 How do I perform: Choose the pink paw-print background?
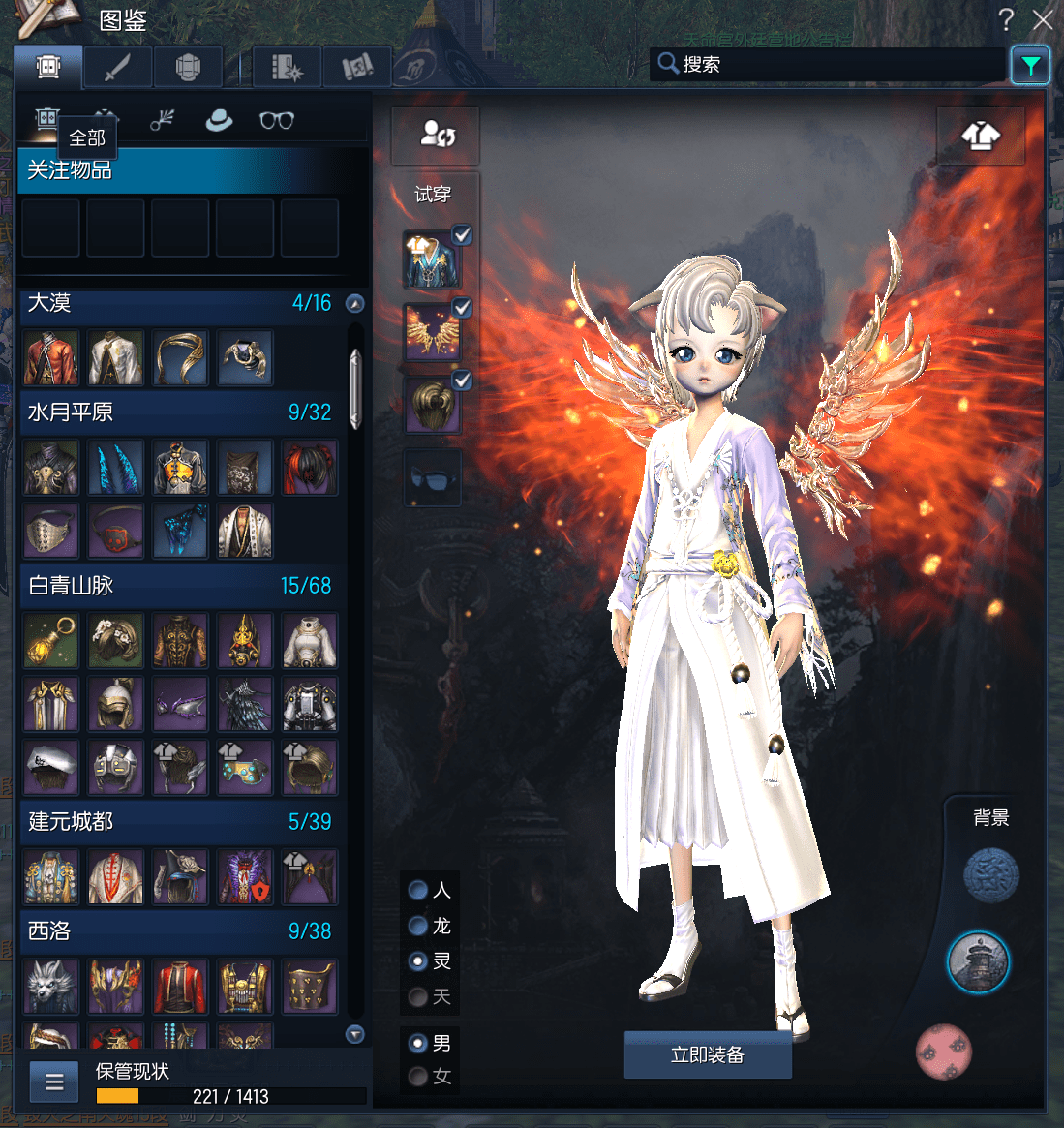[x=943, y=1052]
